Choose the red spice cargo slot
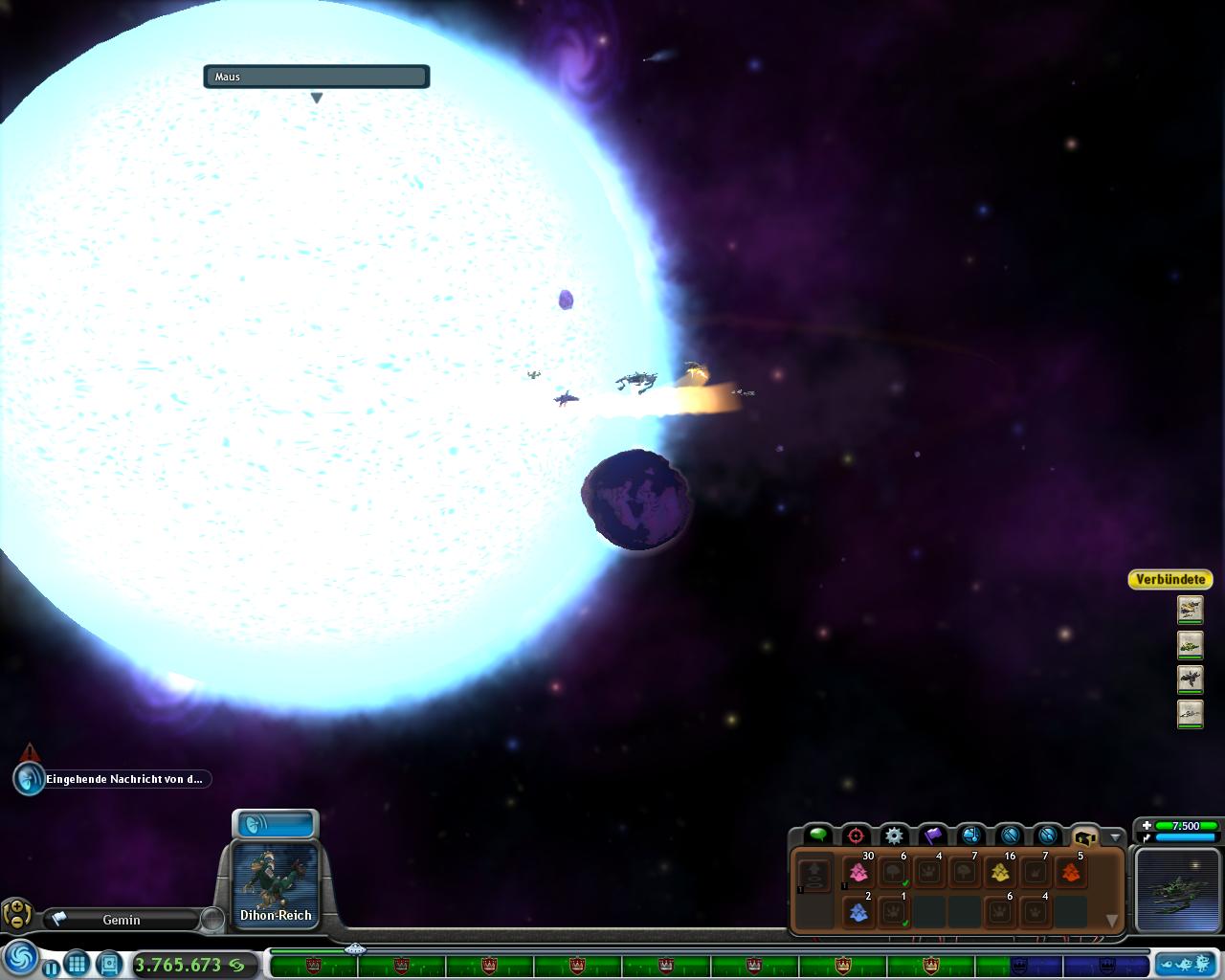The width and height of the screenshot is (1225, 980). click(x=1071, y=873)
